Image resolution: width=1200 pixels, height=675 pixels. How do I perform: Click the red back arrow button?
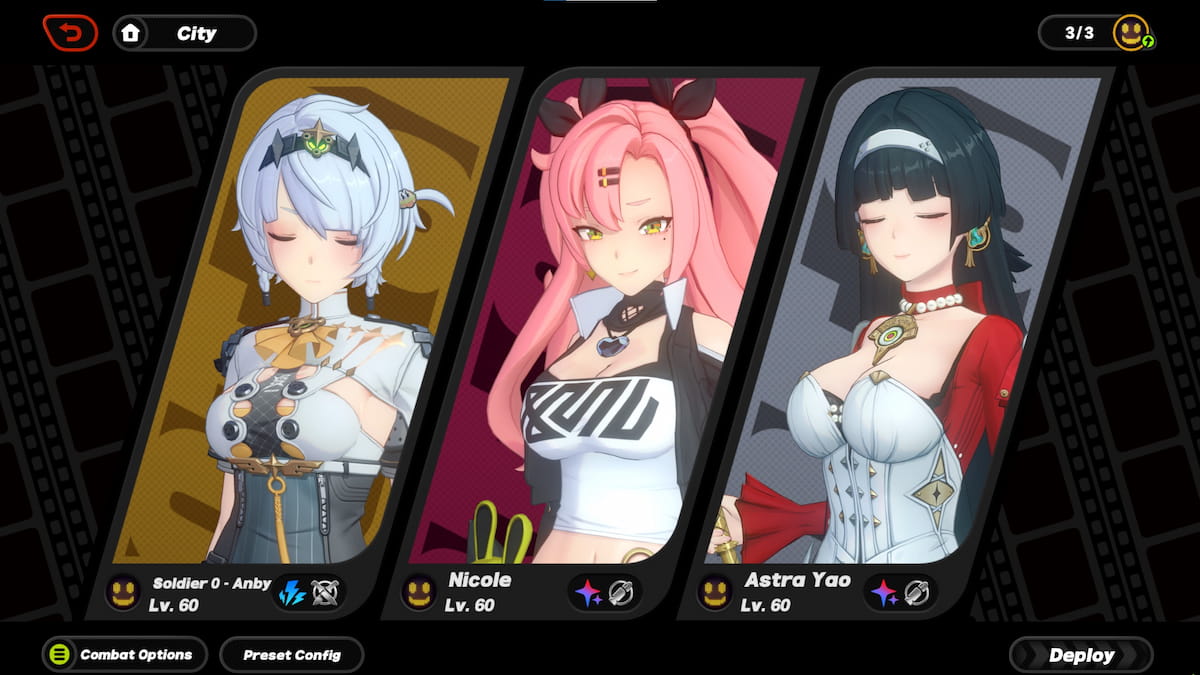70,33
